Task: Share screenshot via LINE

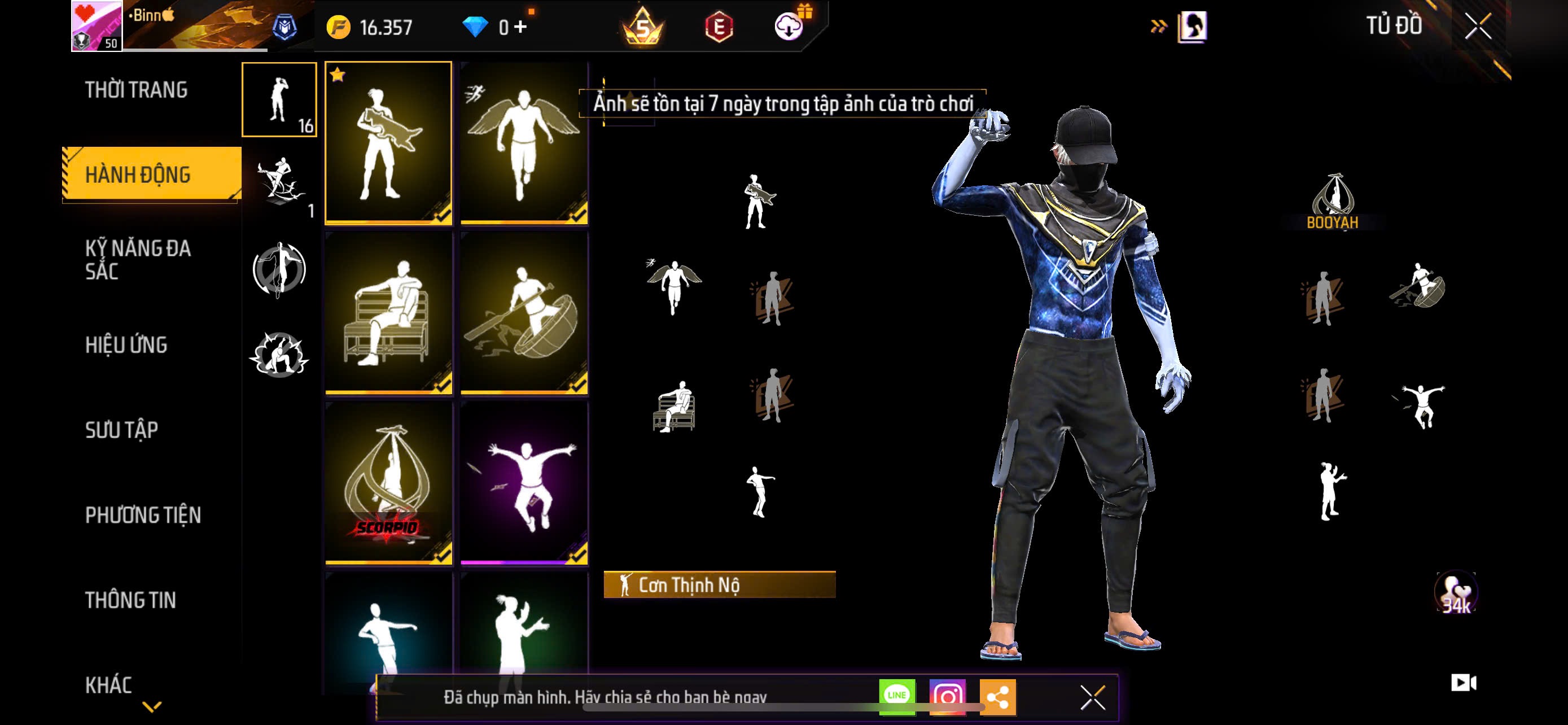Action: click(x=897, y=696)
